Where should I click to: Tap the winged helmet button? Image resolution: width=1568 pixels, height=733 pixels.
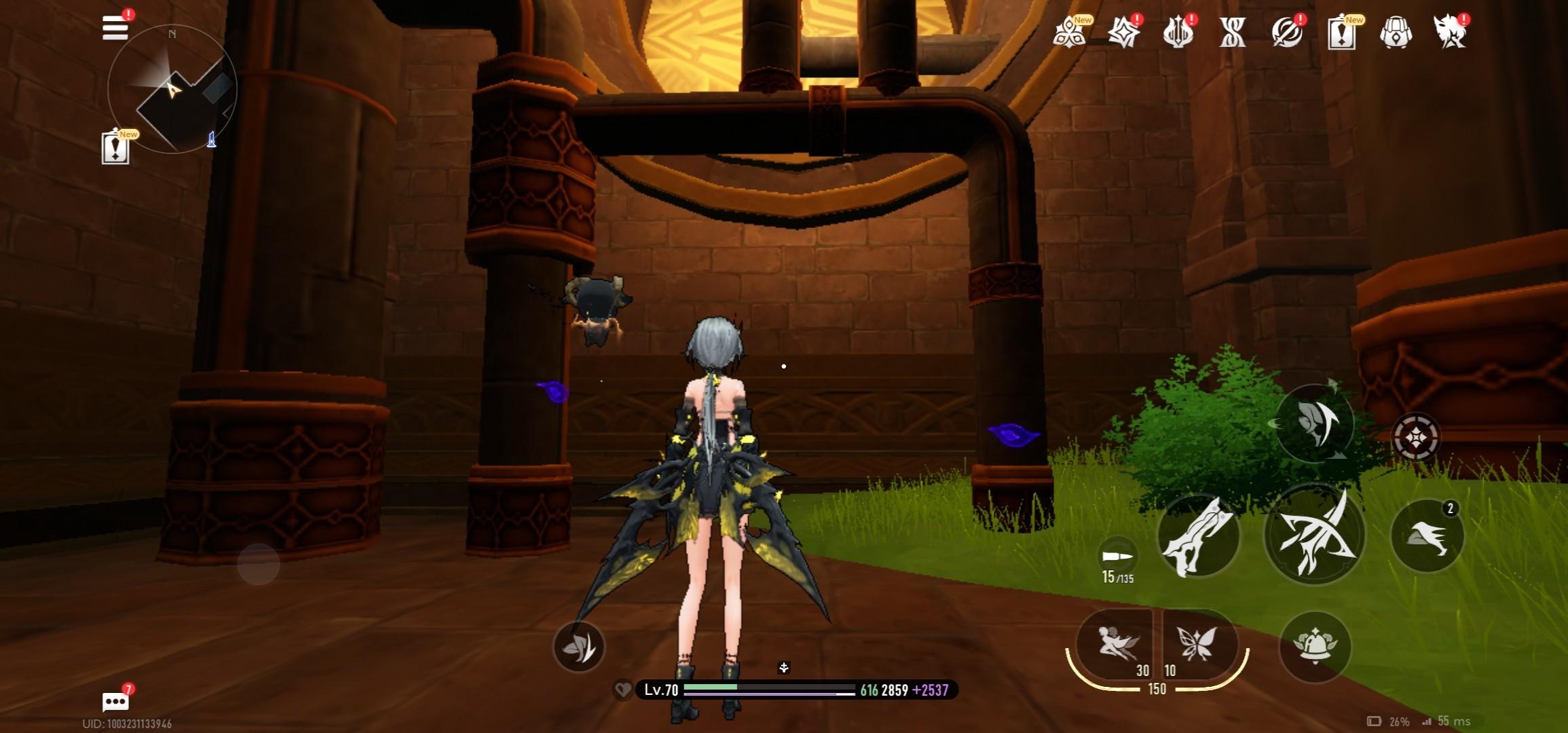1314,646
